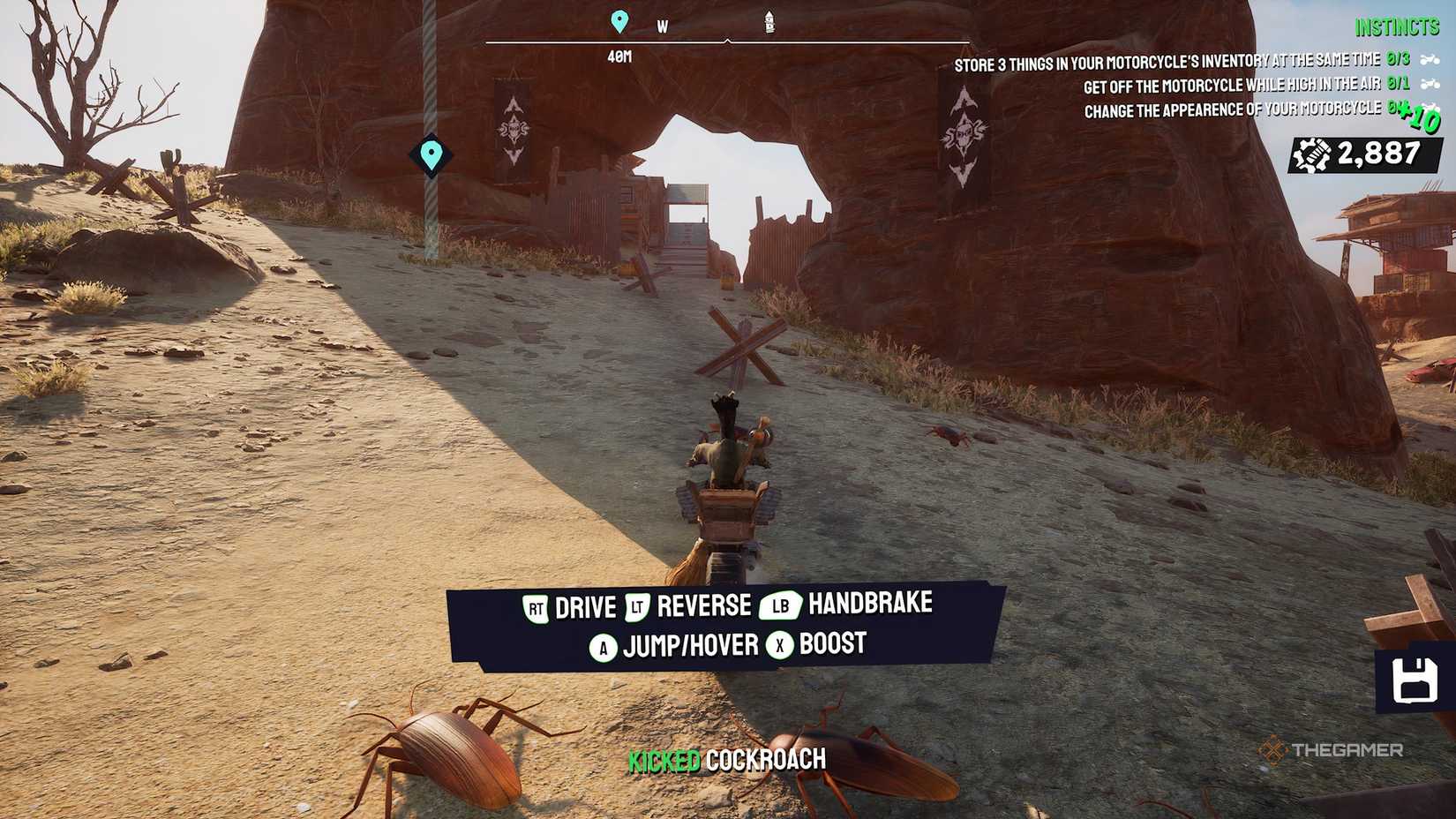The width and height of the screenshot is (1456, 819).
Task: Click the 40M distance marker
Action: pyautogui.click(x=620, y=57)
